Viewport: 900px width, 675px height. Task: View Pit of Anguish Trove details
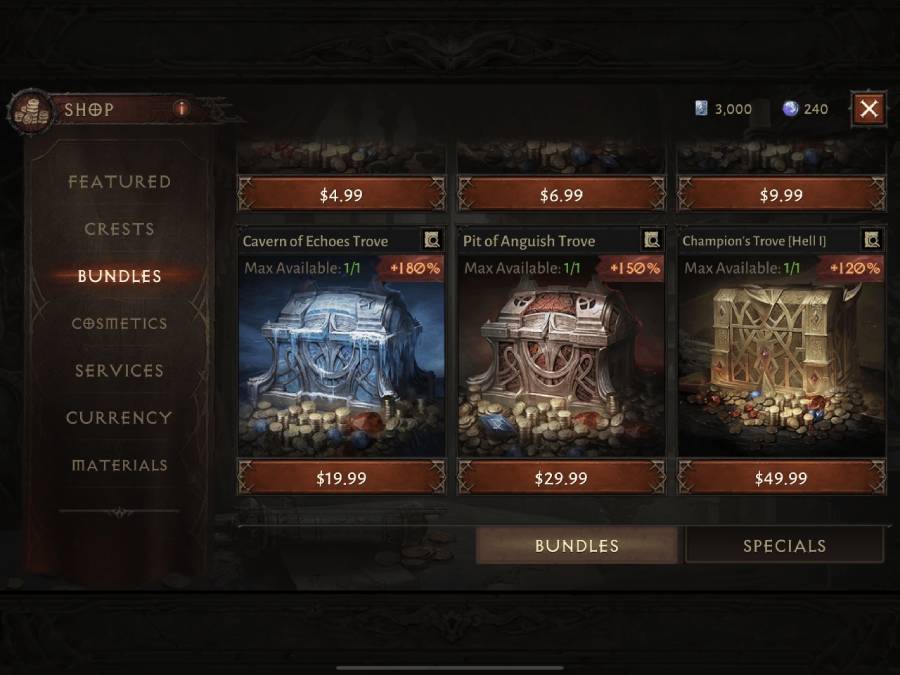652,240
